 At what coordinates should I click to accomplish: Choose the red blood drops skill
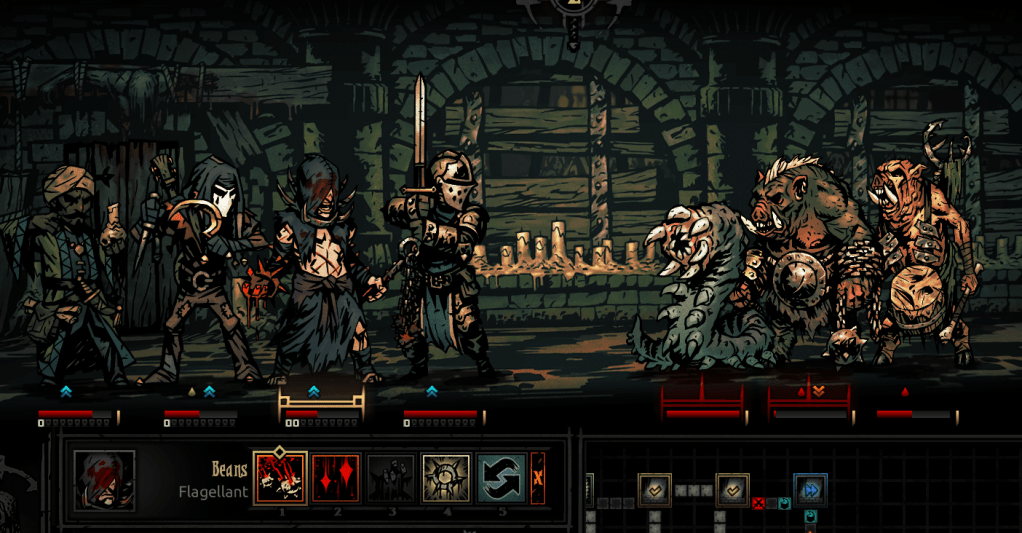pyautogui.click(x=336, y=478)
